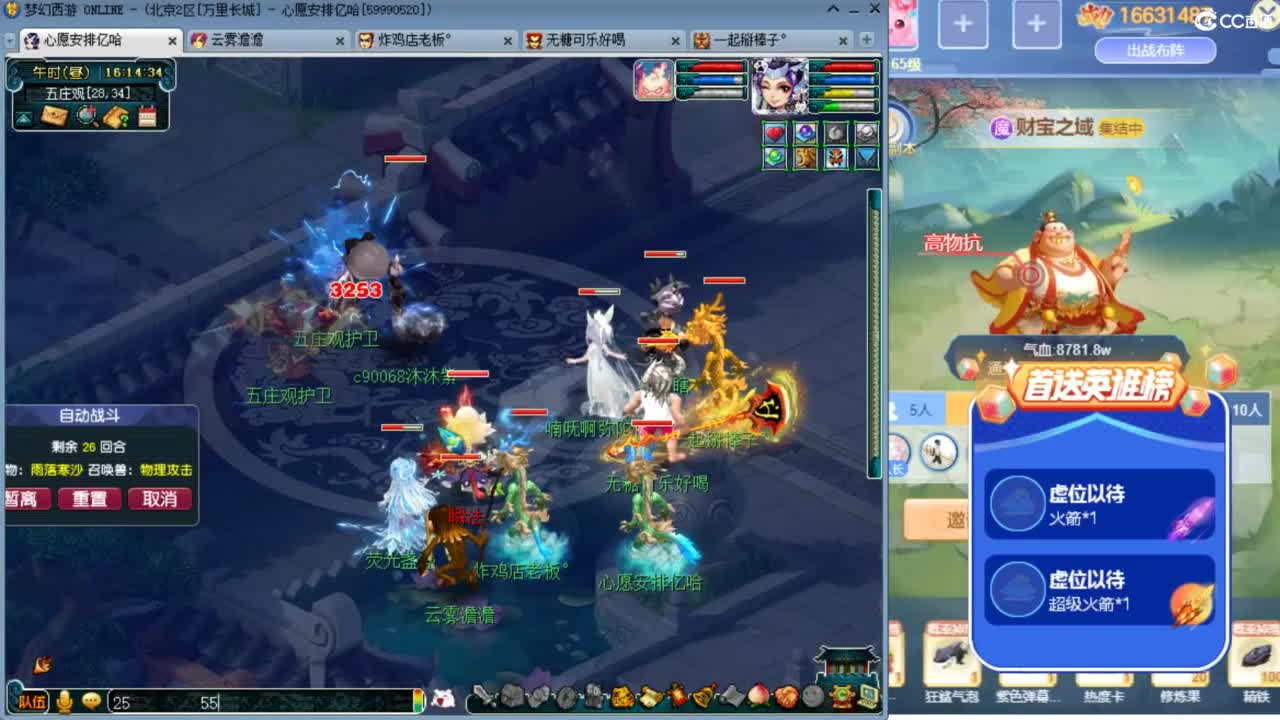Image resolution: width=1280 pixels, height=720 pixels.
Task: Click the golden bell icon in hotbar
Action: (700, 698)
